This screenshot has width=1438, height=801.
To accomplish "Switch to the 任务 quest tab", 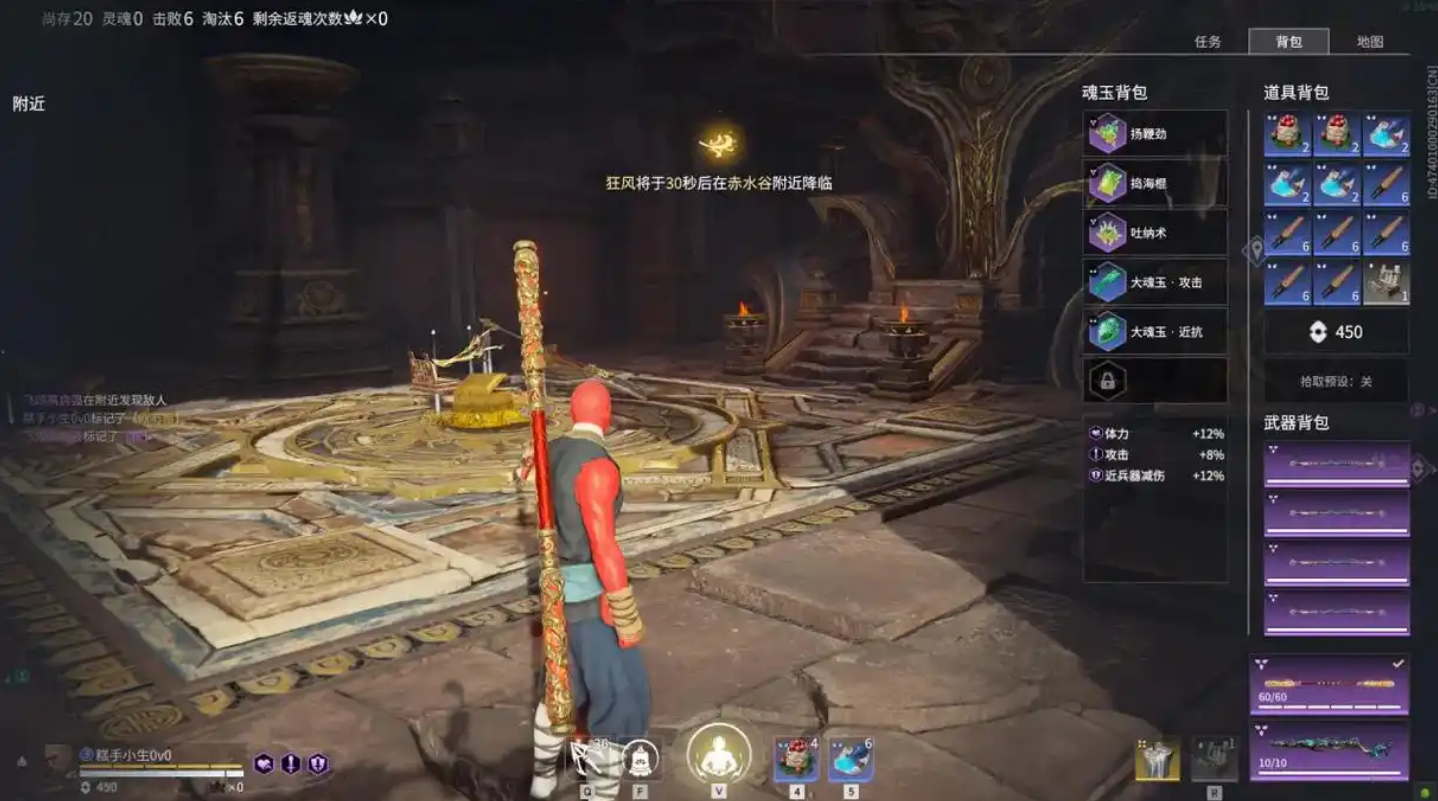I will click(x=1208, y=42).
